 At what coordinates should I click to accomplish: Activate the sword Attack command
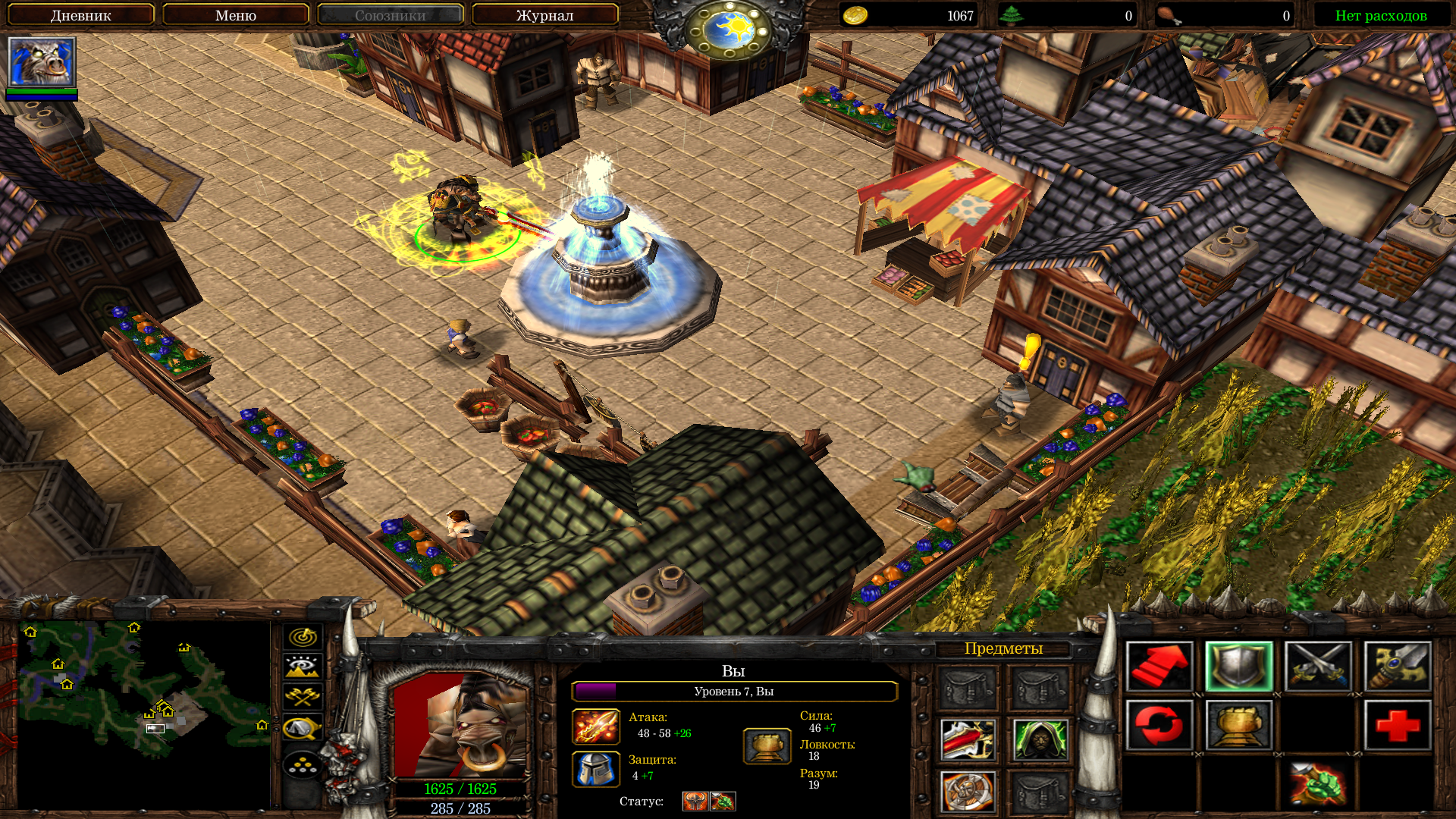click(1398, 667)
